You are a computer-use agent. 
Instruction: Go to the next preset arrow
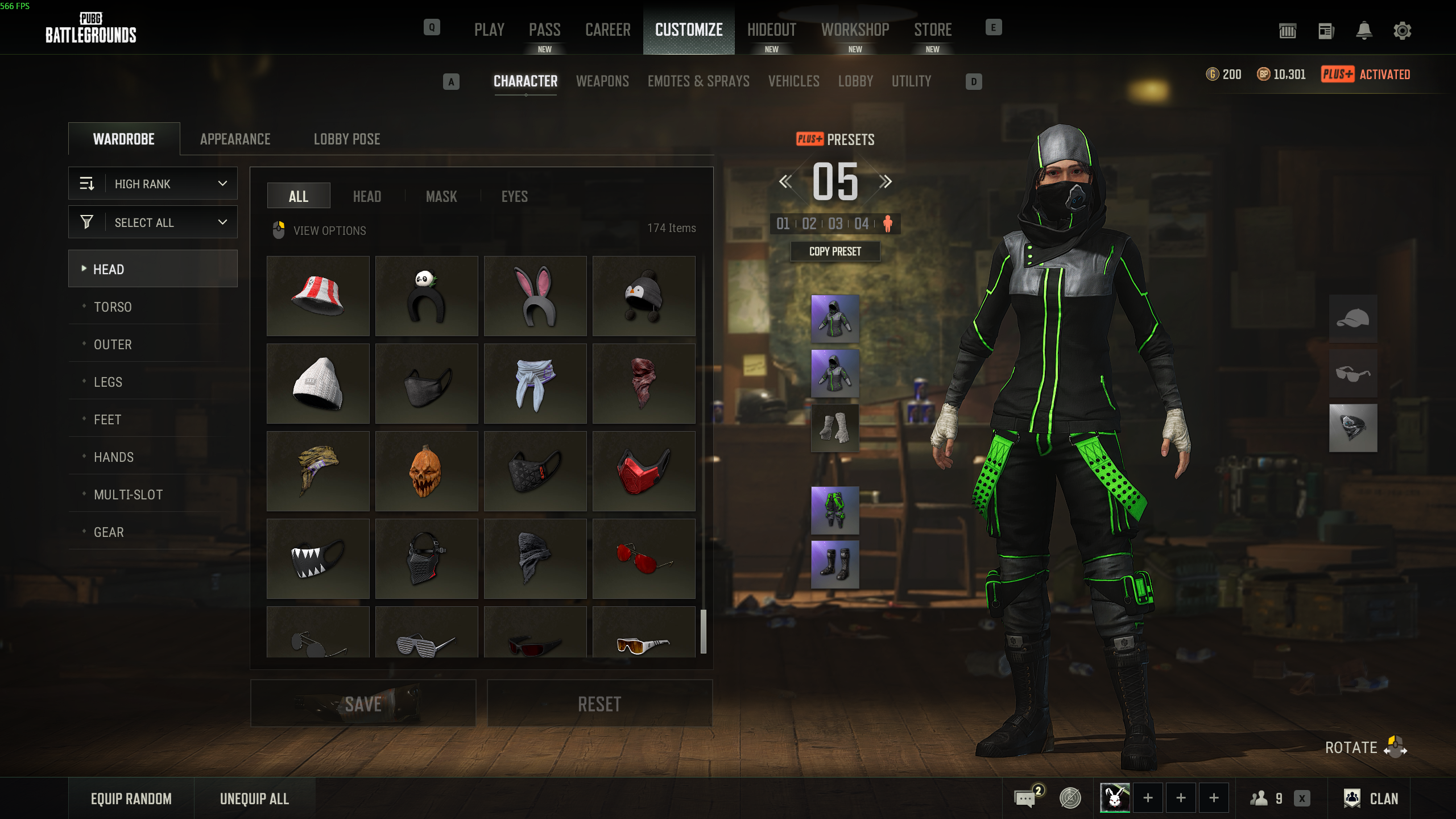pyautogui.click(x=886, y=182)
